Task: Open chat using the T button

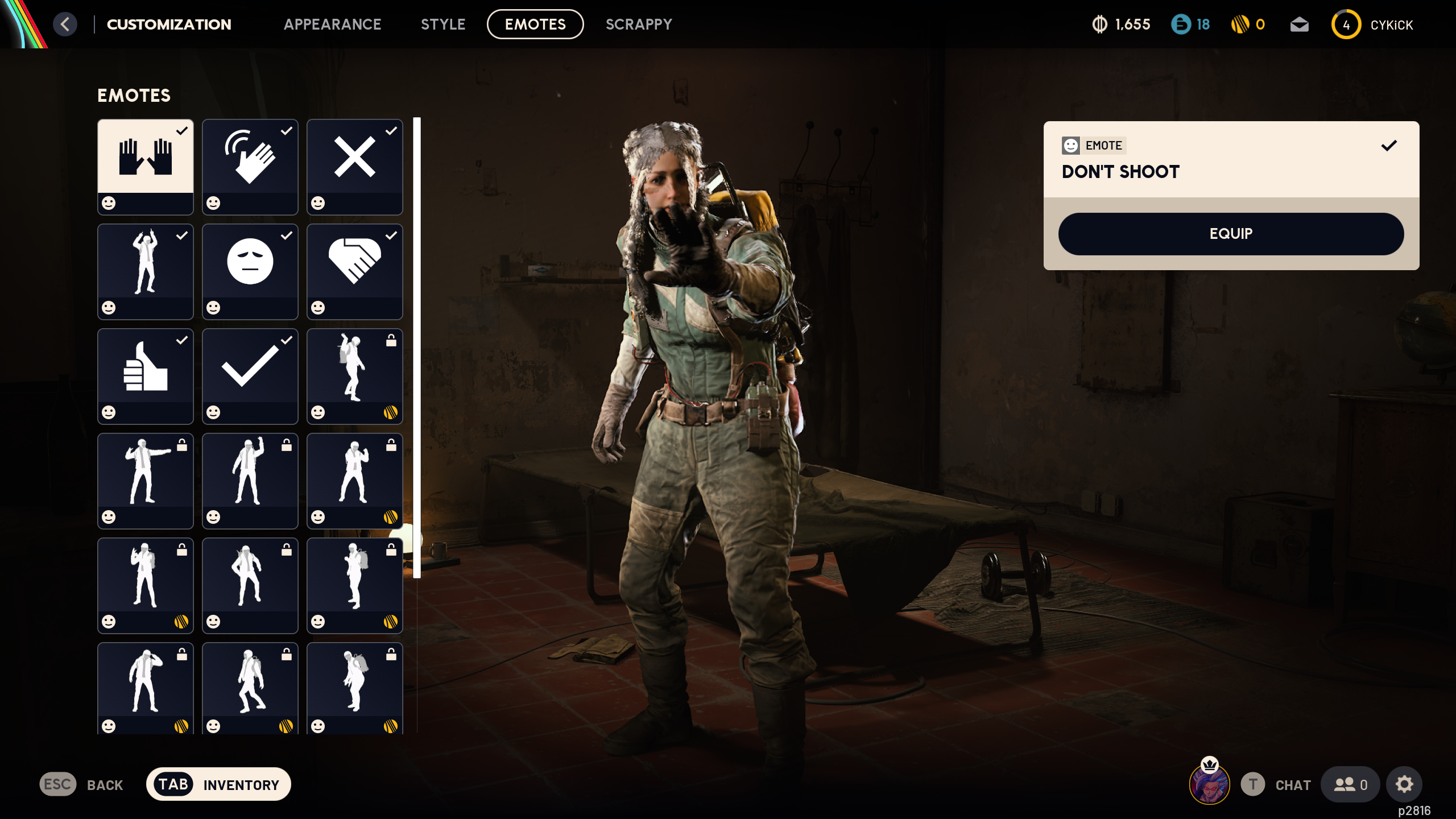Action: [1253, 785]
